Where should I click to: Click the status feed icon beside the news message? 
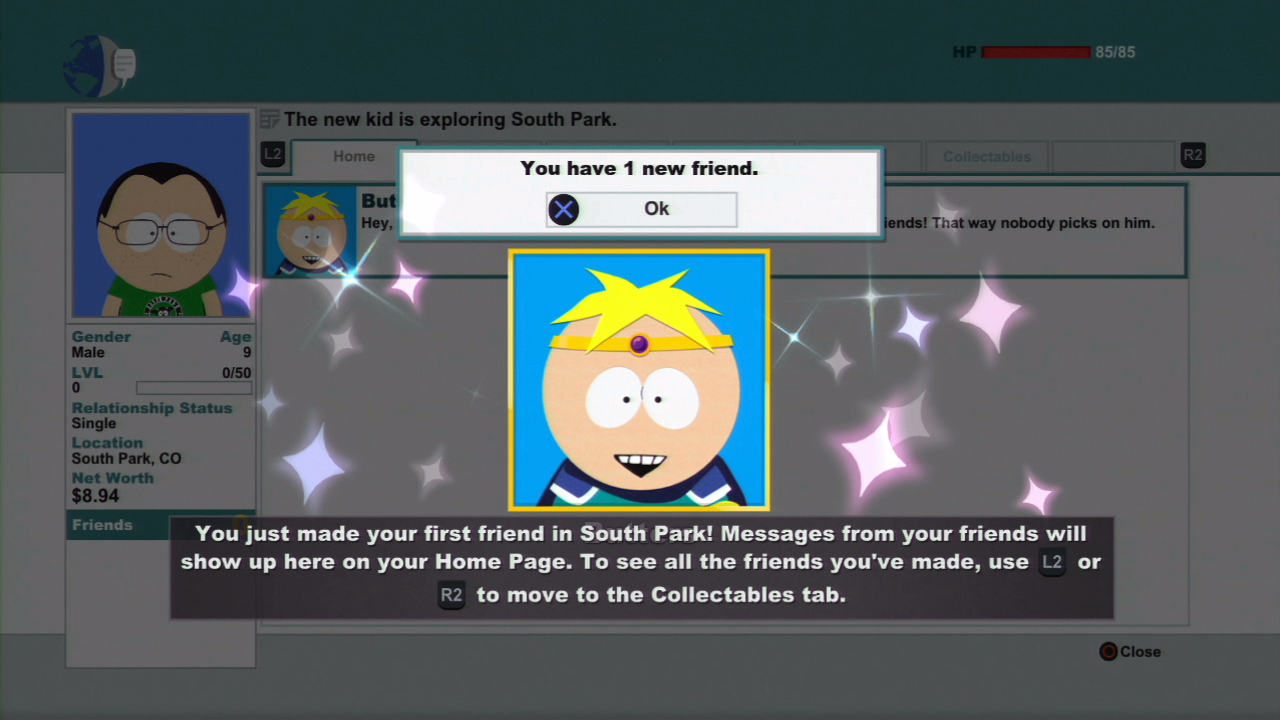coord(269,119)
